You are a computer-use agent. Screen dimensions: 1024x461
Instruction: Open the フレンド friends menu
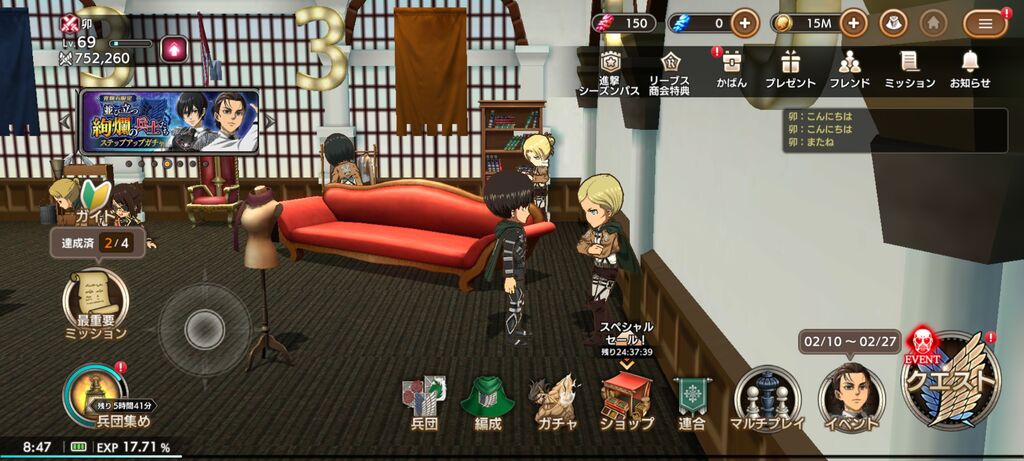pos(850,68)
